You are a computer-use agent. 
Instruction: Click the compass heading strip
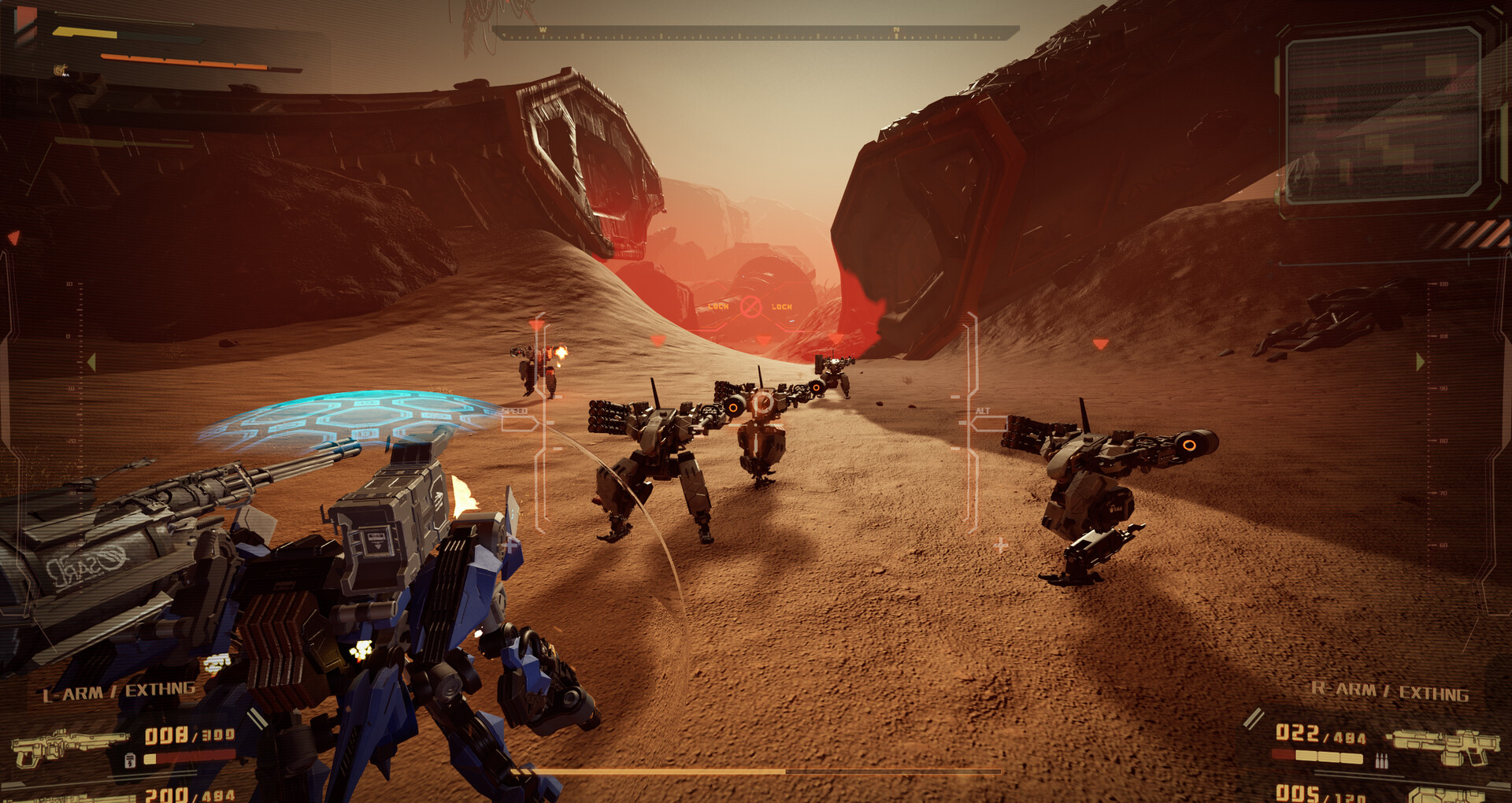coord(754,33)
